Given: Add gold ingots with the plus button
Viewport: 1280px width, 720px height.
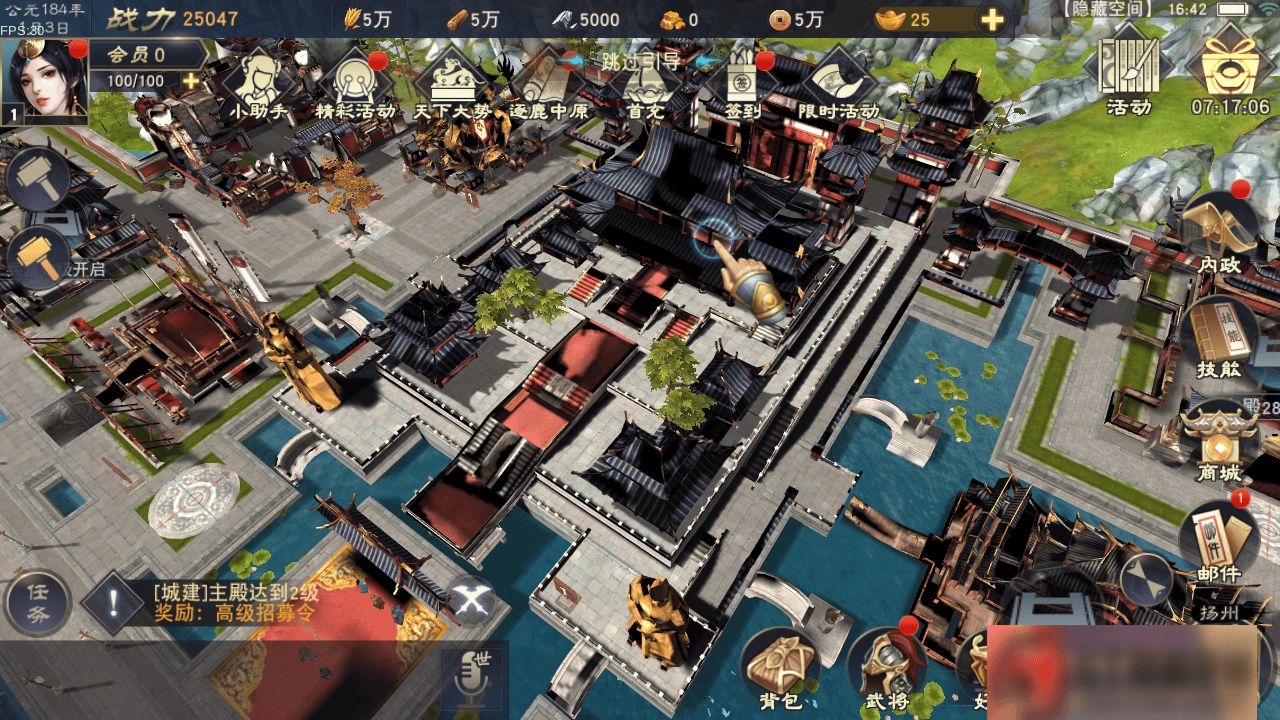Looking at the screenshot, I should point(991,20).
